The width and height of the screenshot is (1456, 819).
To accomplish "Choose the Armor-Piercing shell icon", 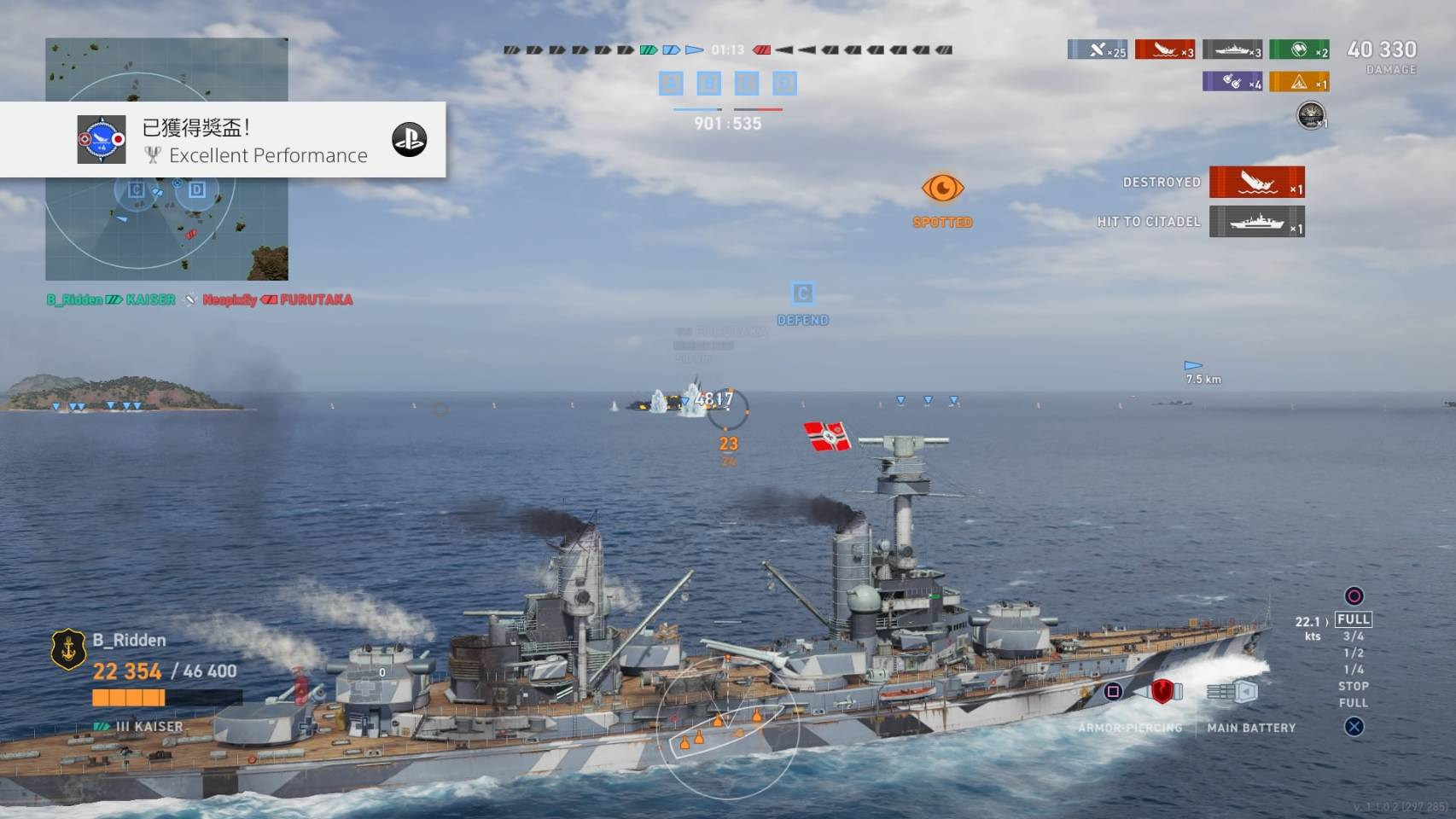I will pos(1162,691).
